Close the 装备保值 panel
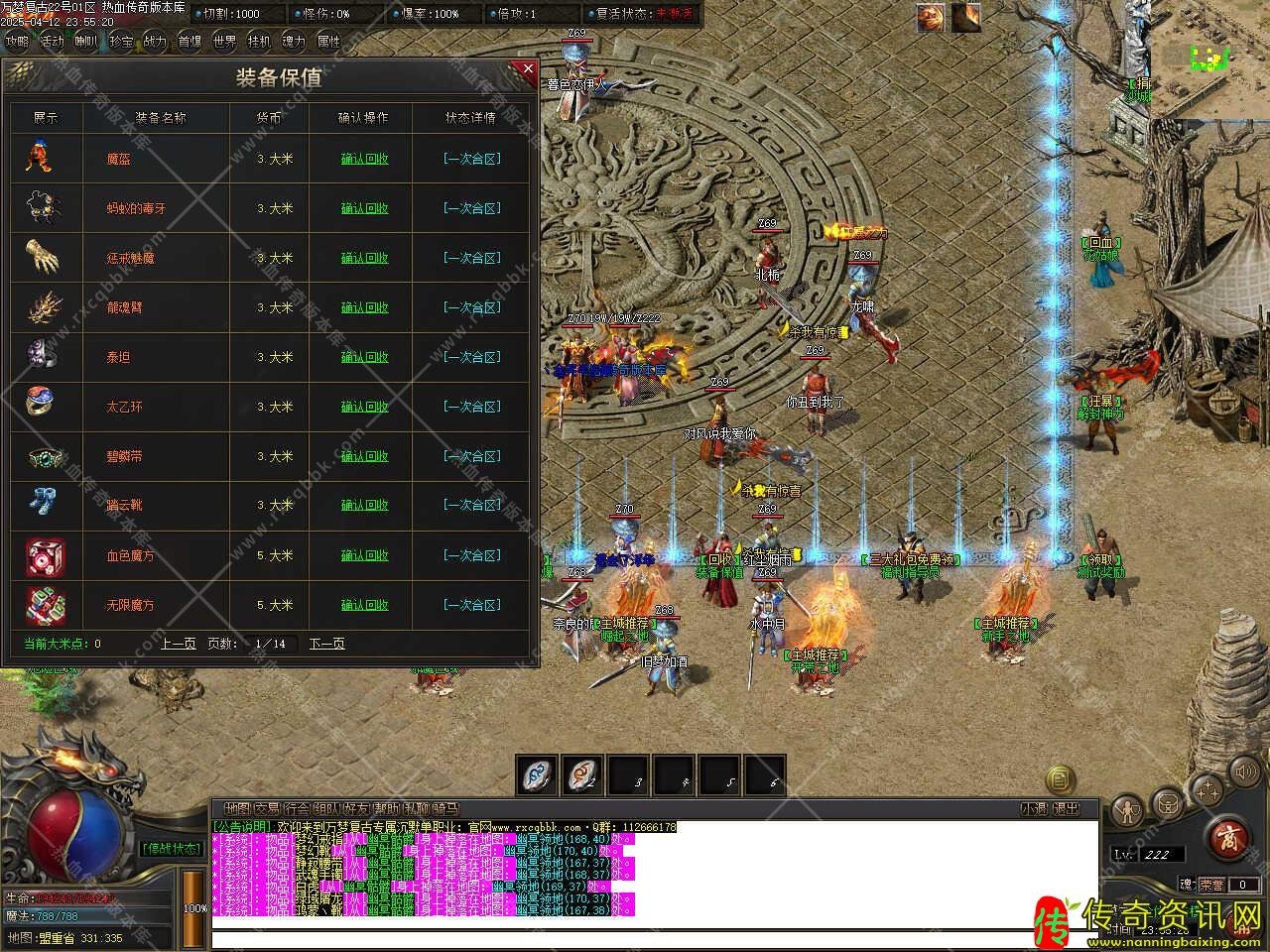The width and height of the screenshot is (1270, 952). point(527,69)
